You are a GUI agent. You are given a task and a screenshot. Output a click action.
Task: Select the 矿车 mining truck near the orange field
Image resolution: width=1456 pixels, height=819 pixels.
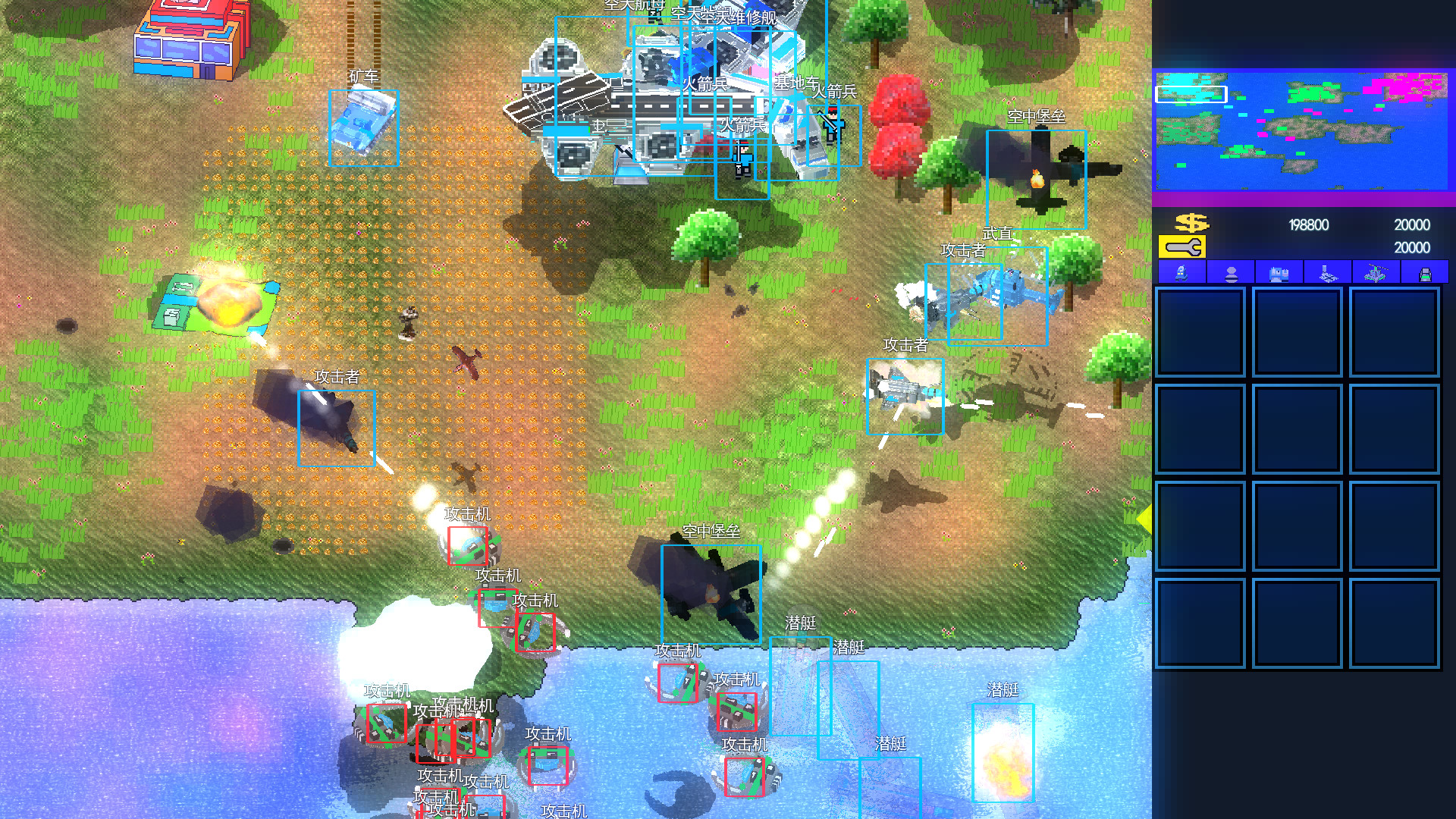point(362,127)
